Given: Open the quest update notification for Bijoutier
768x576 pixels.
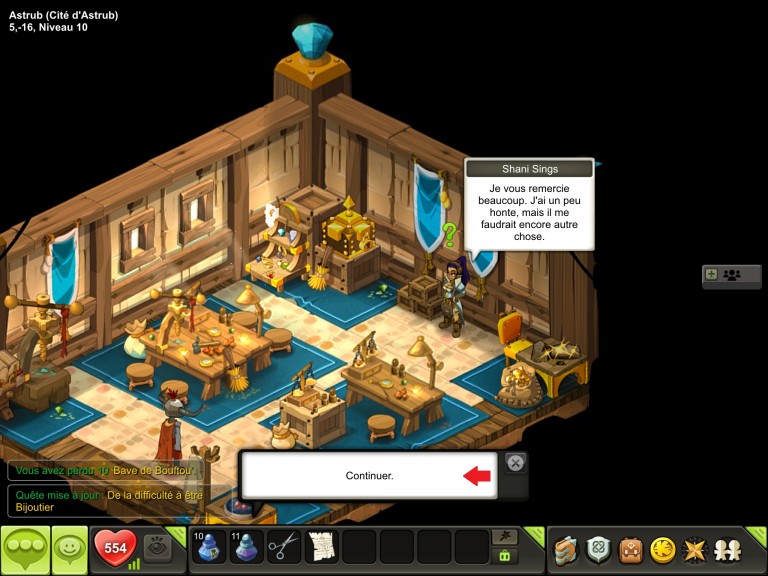Looking at the screenshot, I should [x=110, y=500].
